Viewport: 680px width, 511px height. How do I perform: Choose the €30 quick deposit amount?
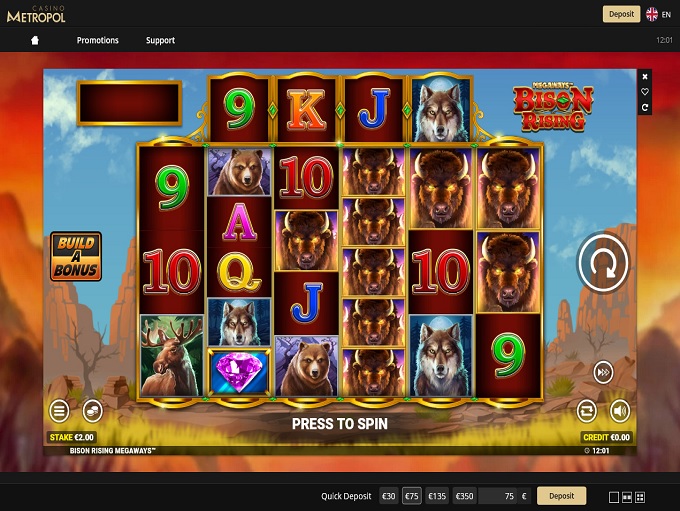coord(388,496)
